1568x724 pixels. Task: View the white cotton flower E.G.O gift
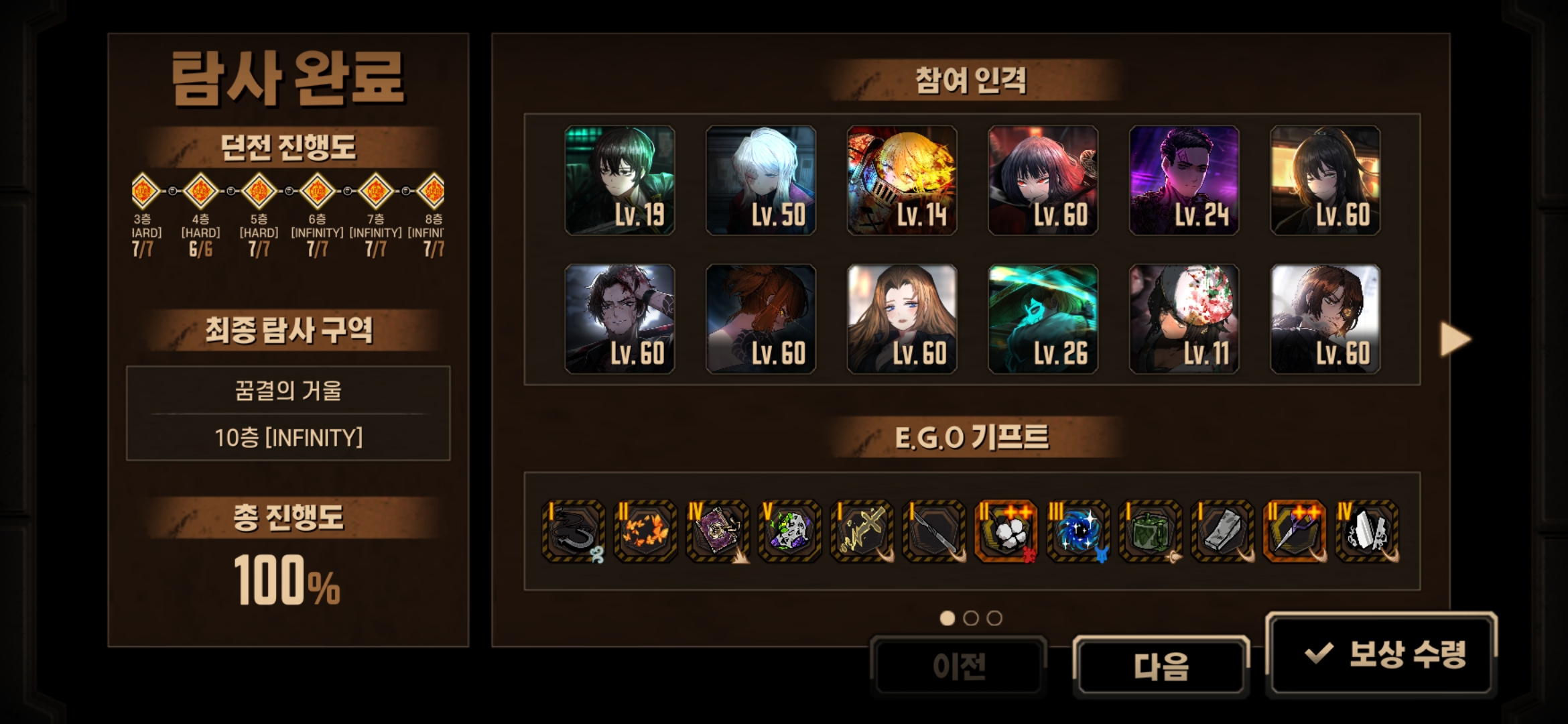(x=1006, y=531)
